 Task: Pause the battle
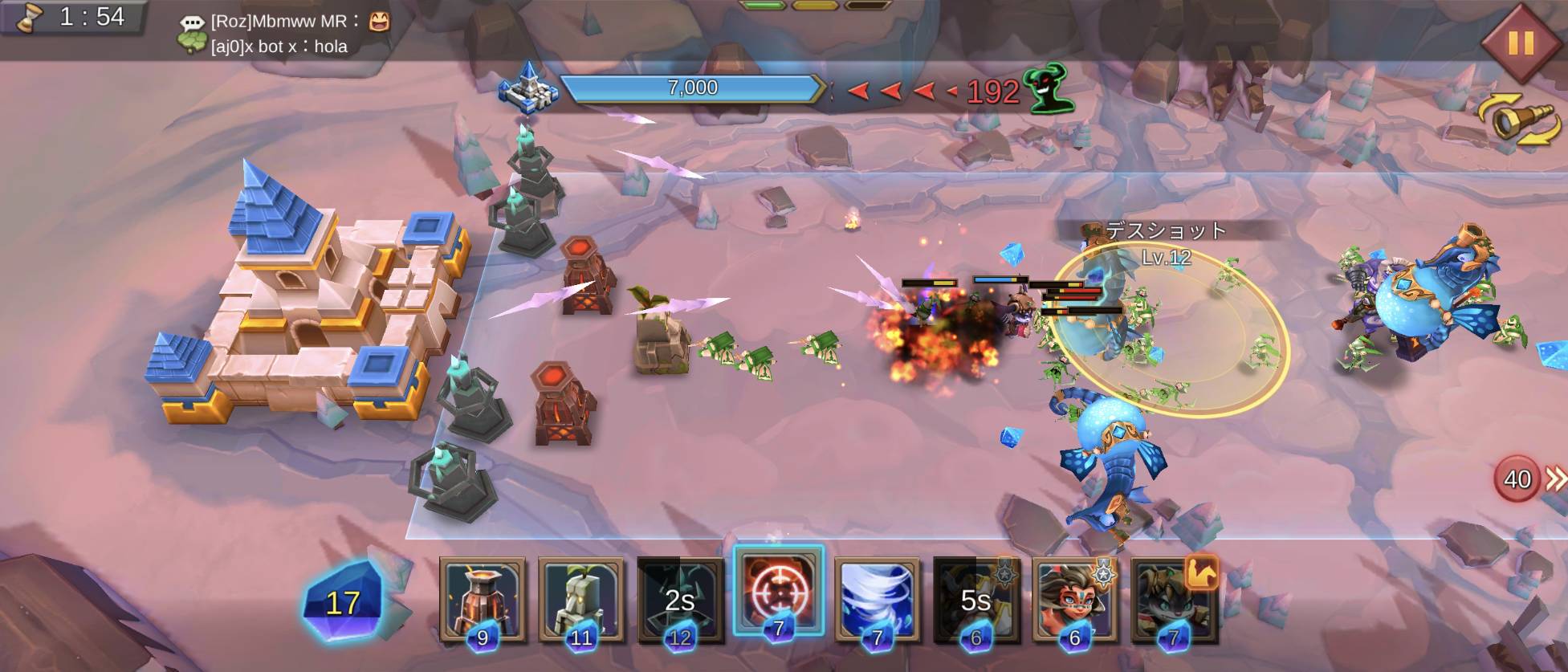click(1519, 42)
